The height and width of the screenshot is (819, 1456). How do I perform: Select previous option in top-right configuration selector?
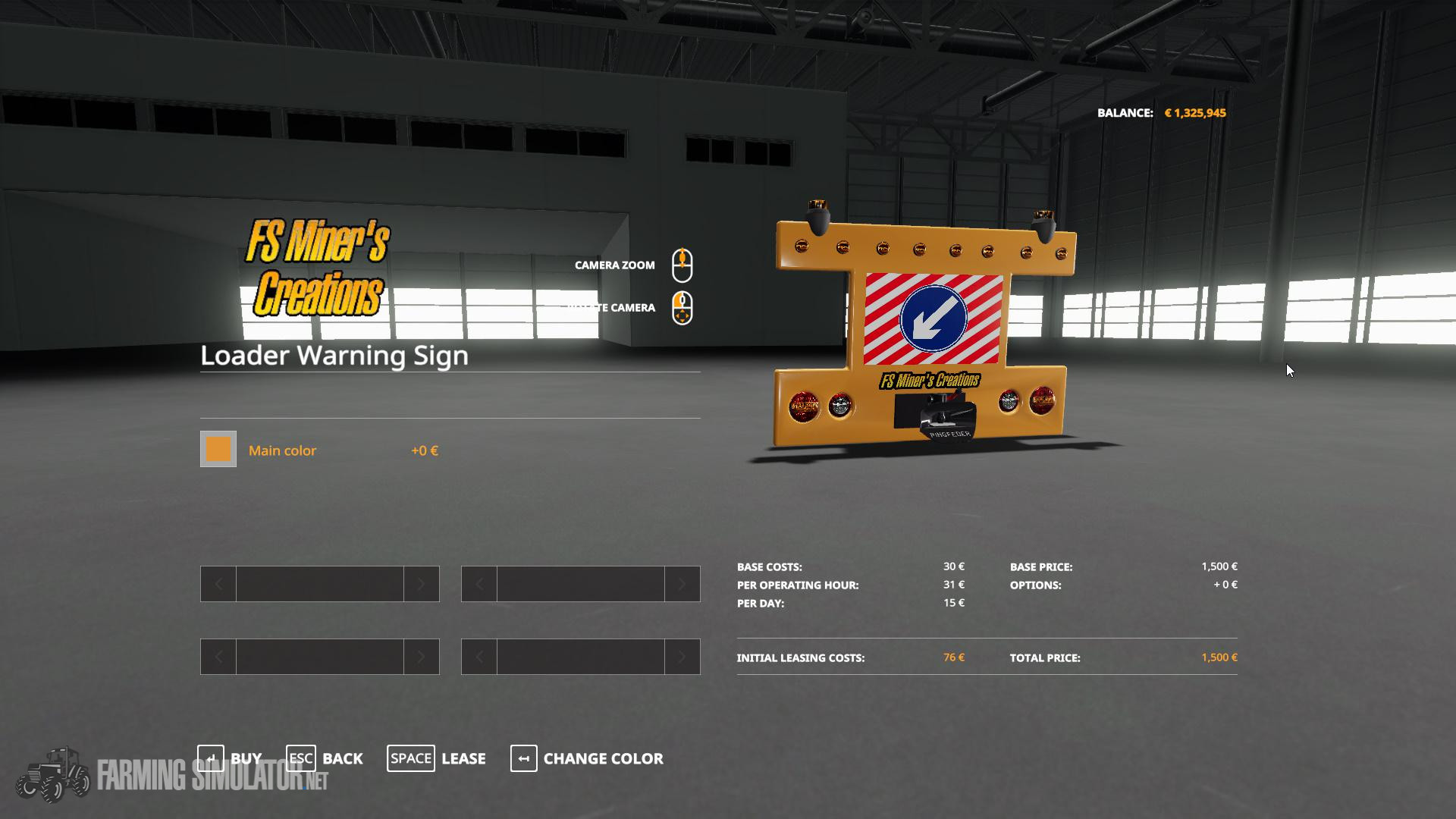coord(478,584)
